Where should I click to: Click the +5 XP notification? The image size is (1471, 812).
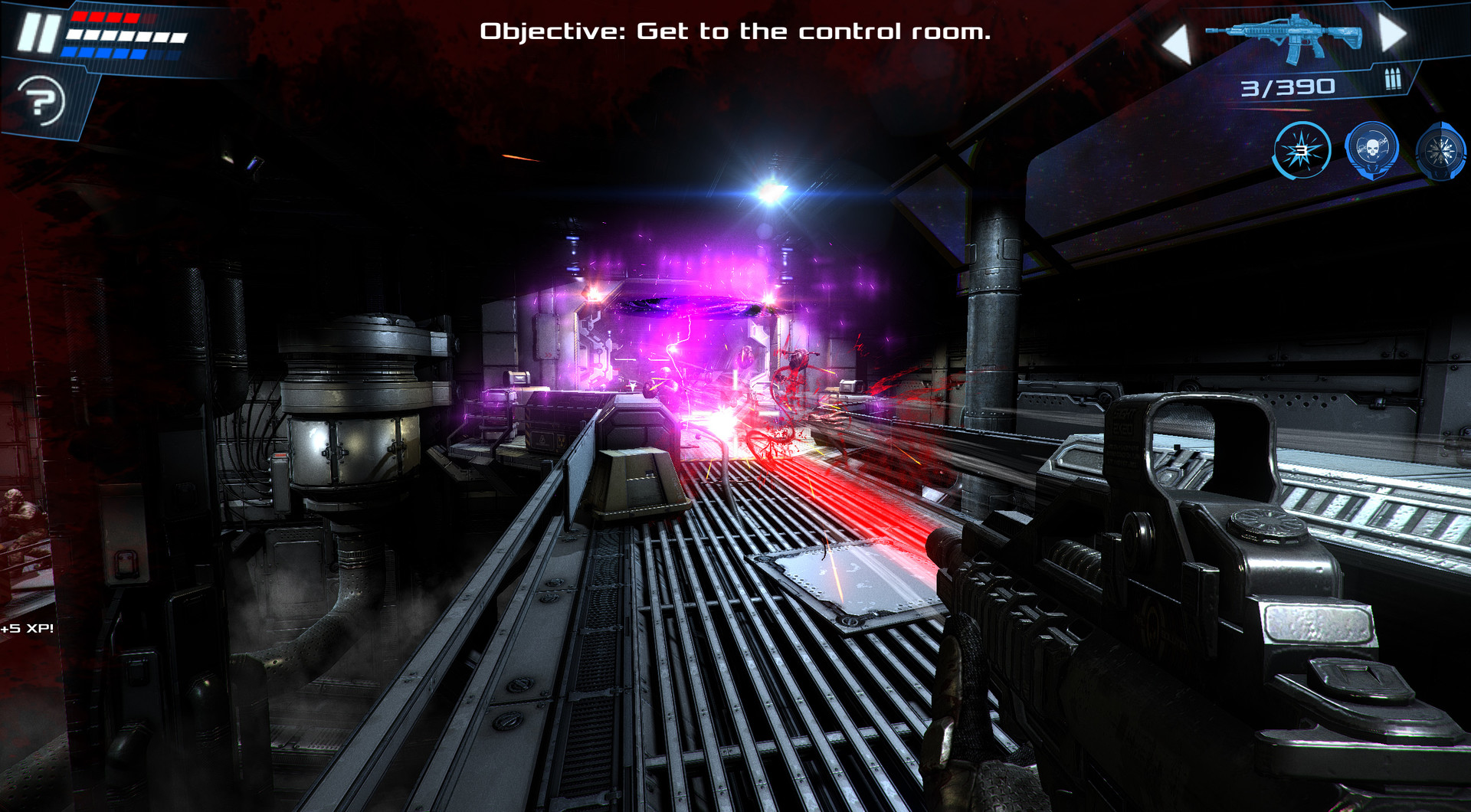28,630
